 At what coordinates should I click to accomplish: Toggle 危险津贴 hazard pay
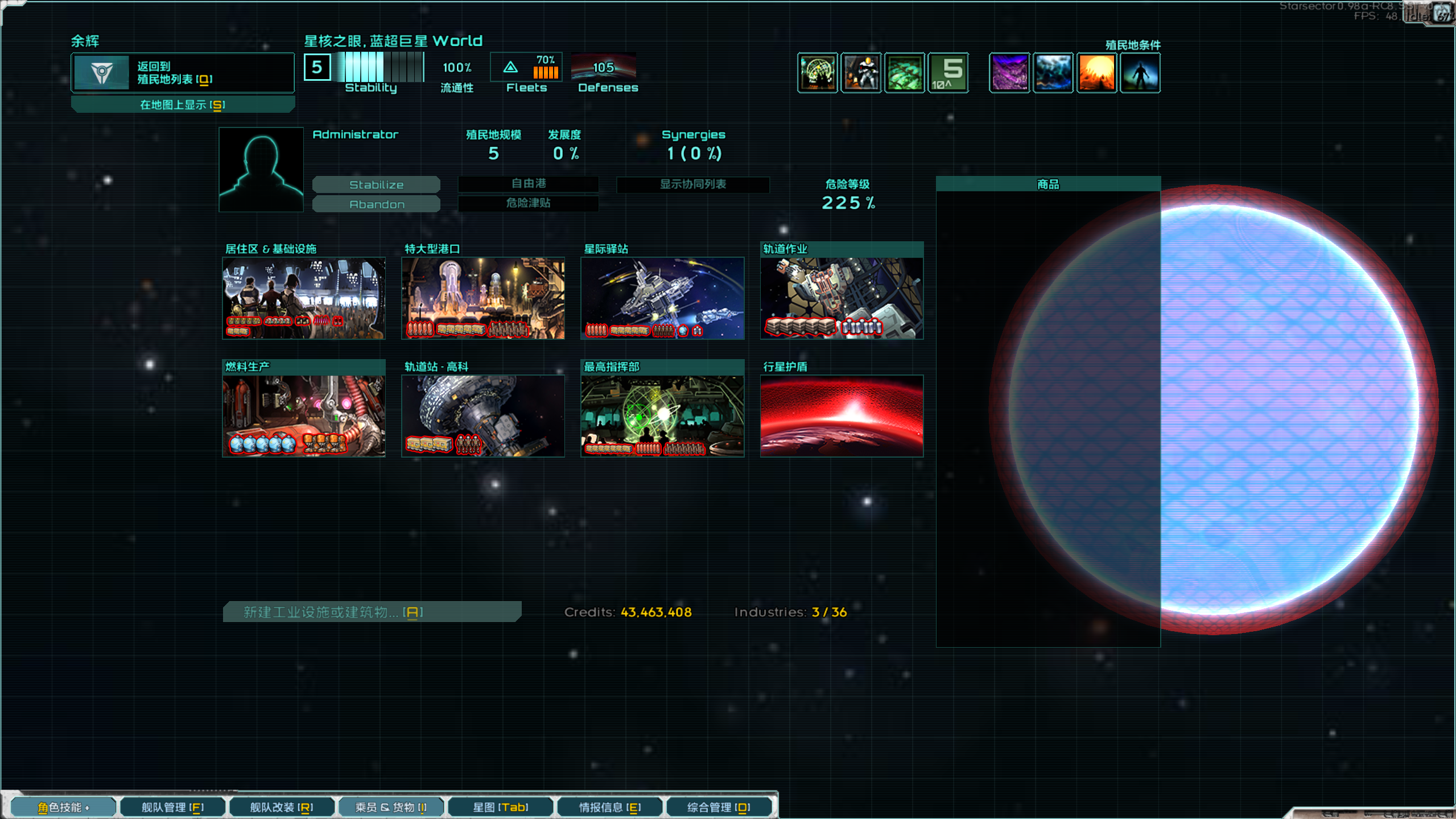tap(528, 203)
